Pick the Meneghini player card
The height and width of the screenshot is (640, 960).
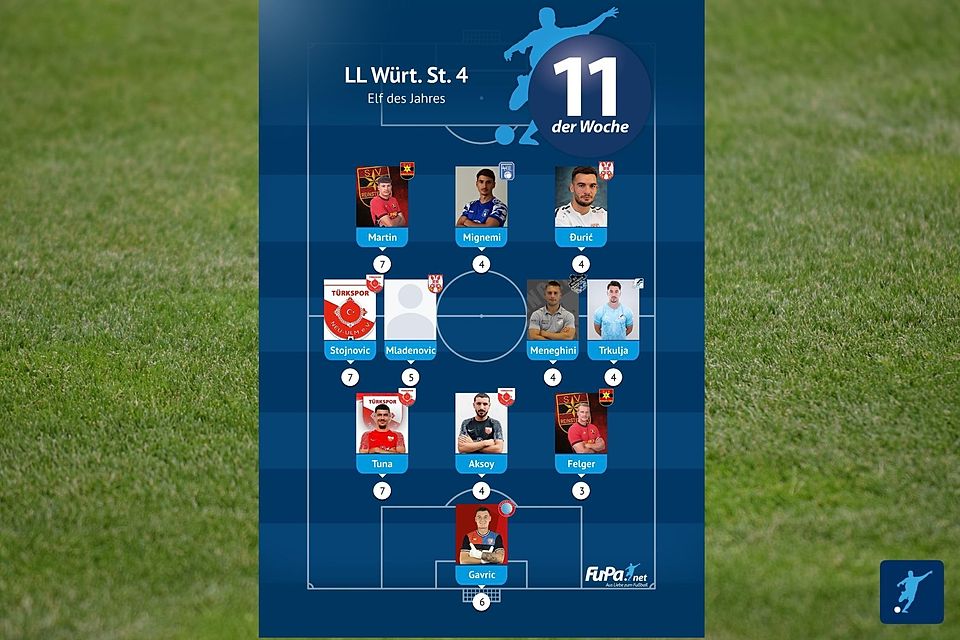click(552, 319)
